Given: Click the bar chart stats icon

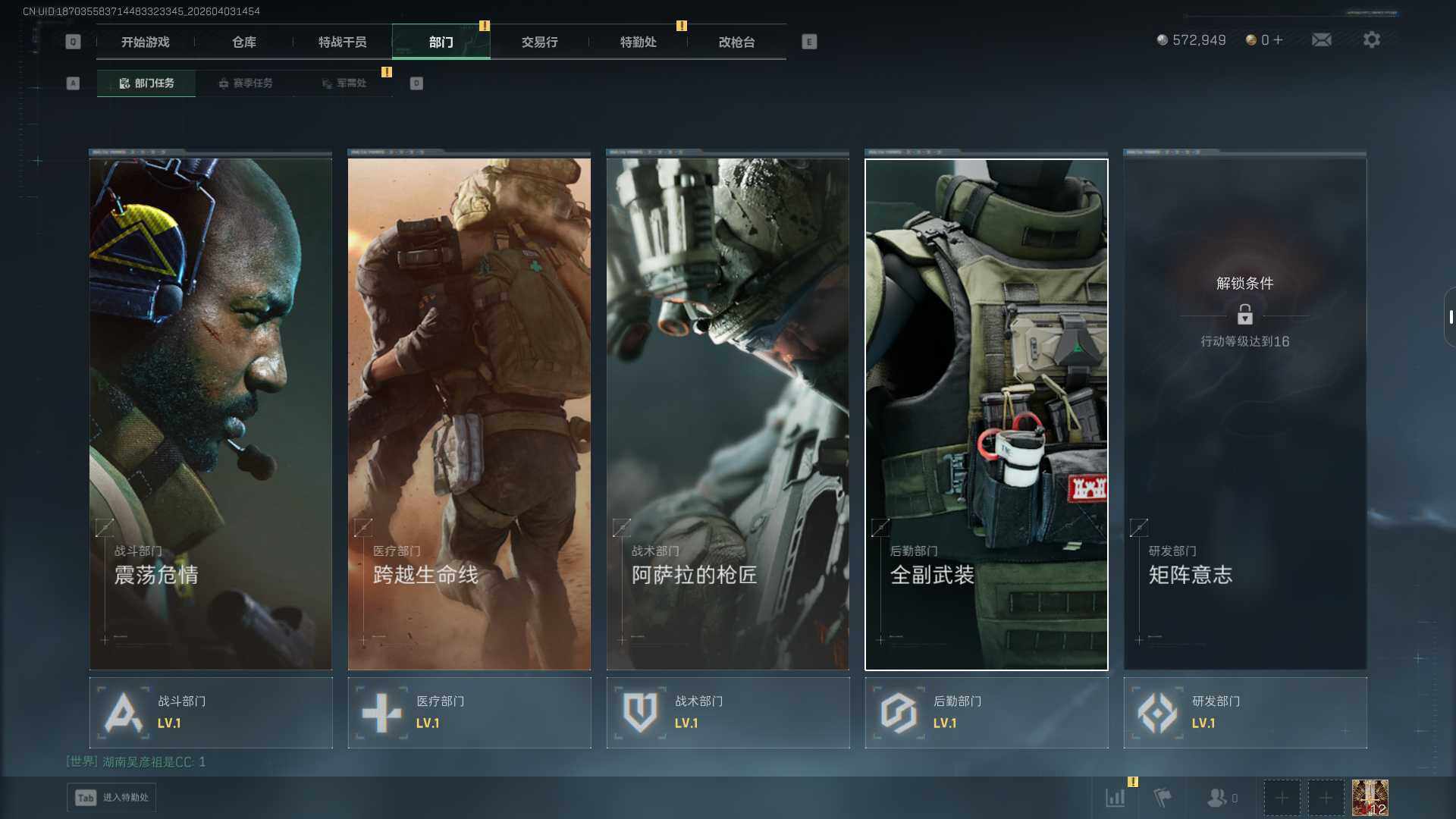Looking at the screenshot, I should [x=1115, y=798].
